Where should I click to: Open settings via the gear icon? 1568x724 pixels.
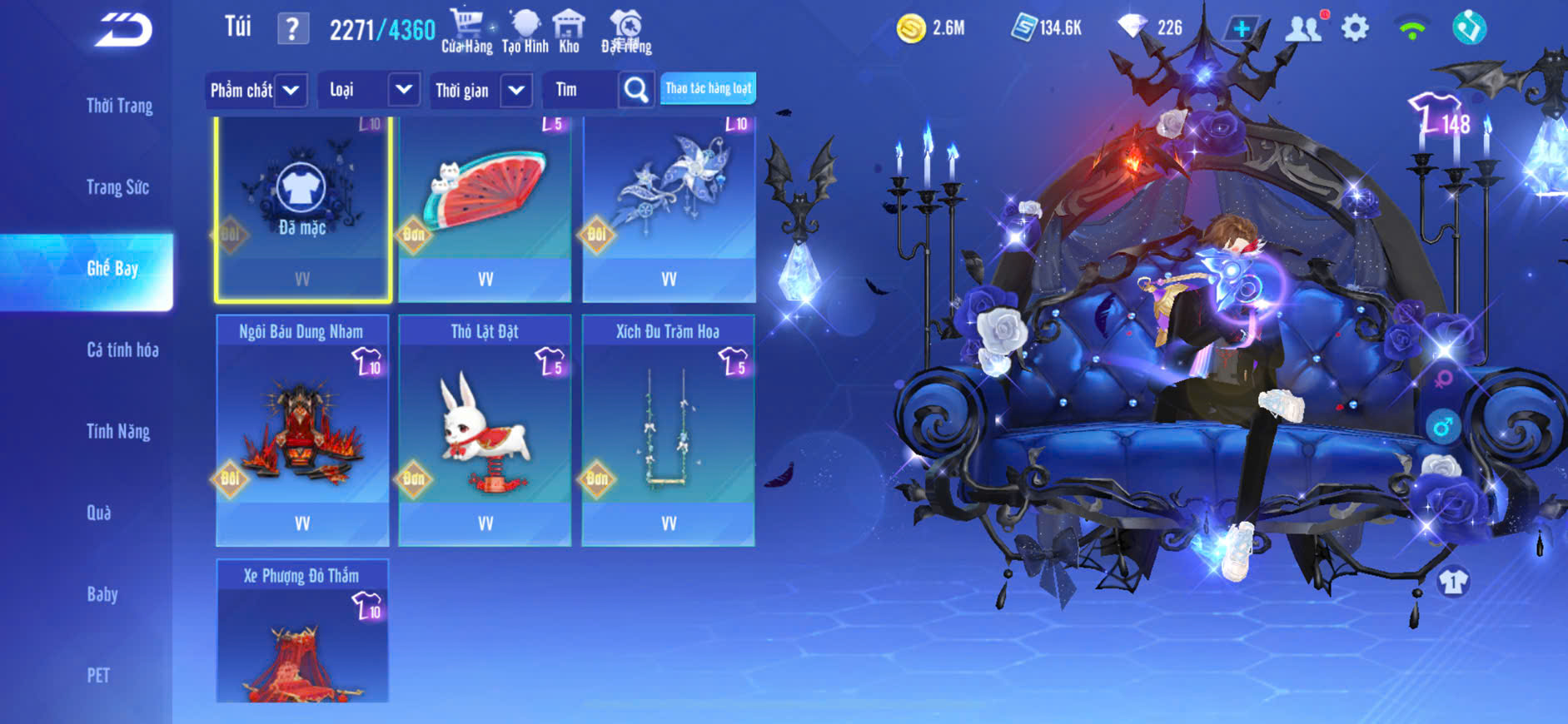(1355, 28)
